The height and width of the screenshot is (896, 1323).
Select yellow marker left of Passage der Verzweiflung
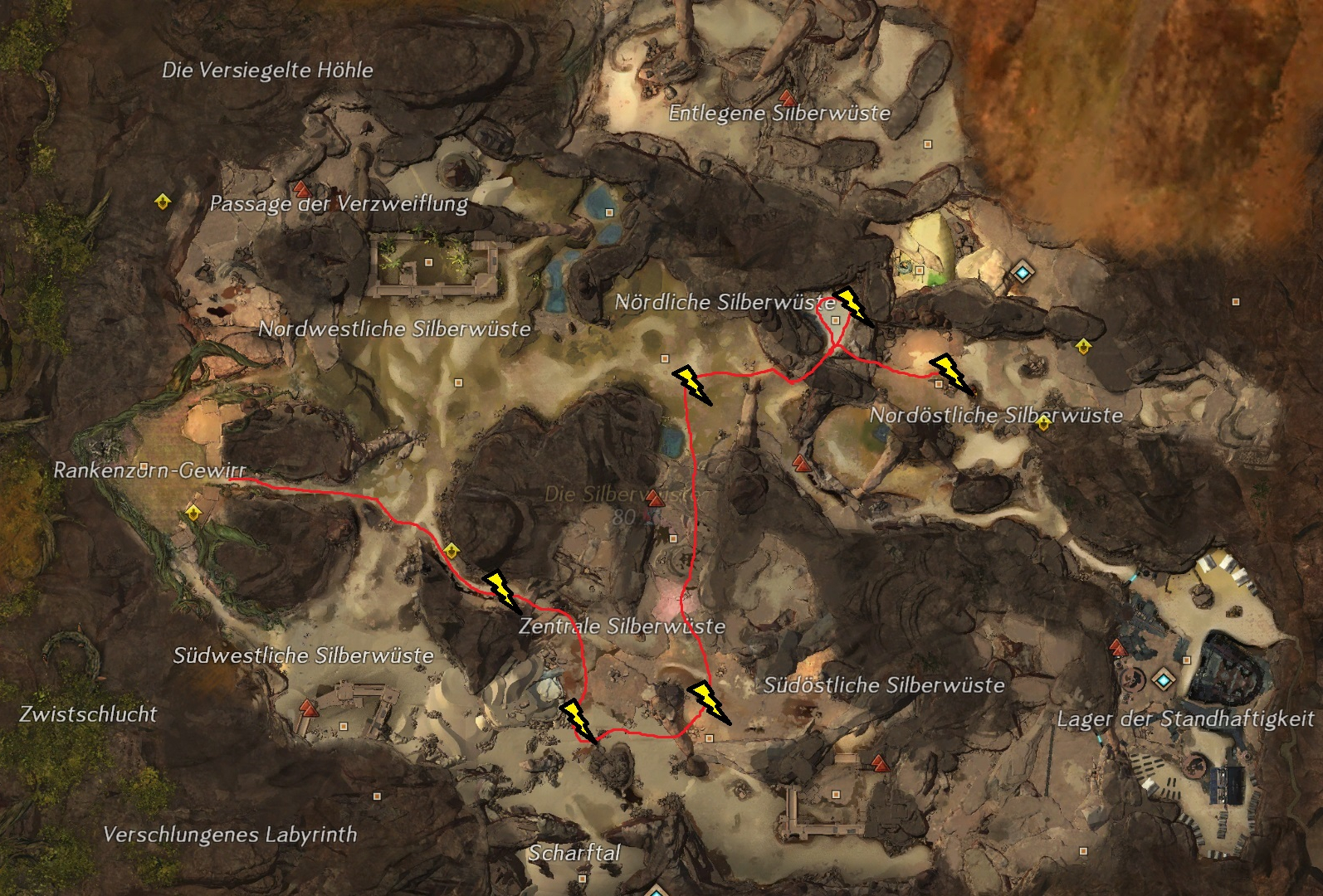click(163, 202)
